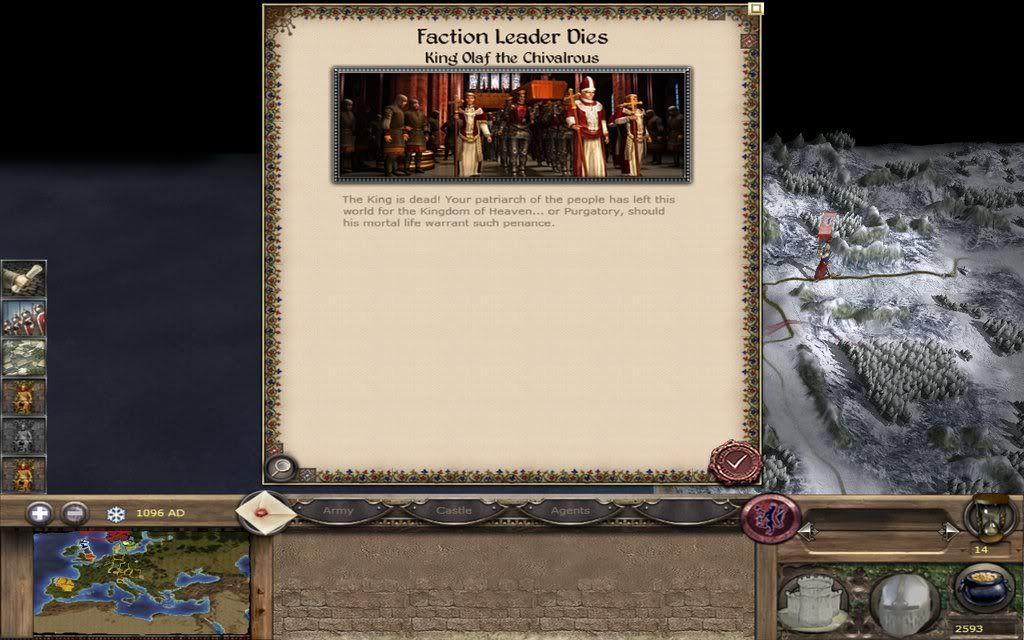
Task: Close the event scroll using top-right corner box
Action: click(756, 10)
